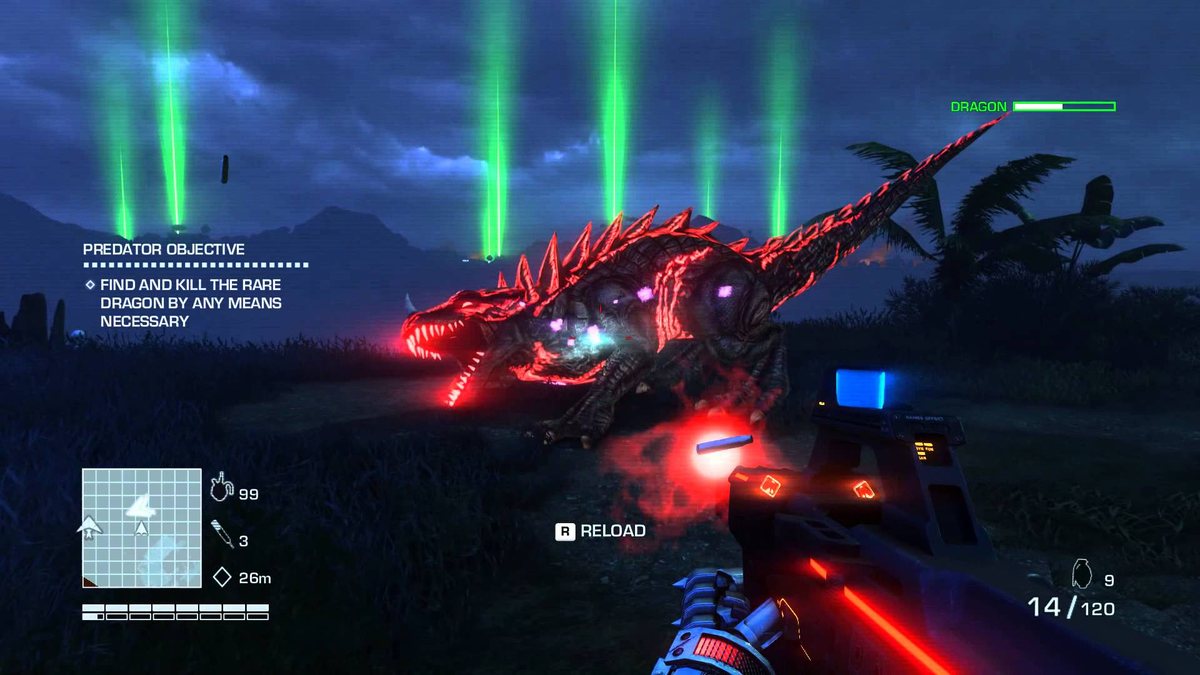Click the grid minimap
This screenshot has height=675, width=1200.
[142, 527]
